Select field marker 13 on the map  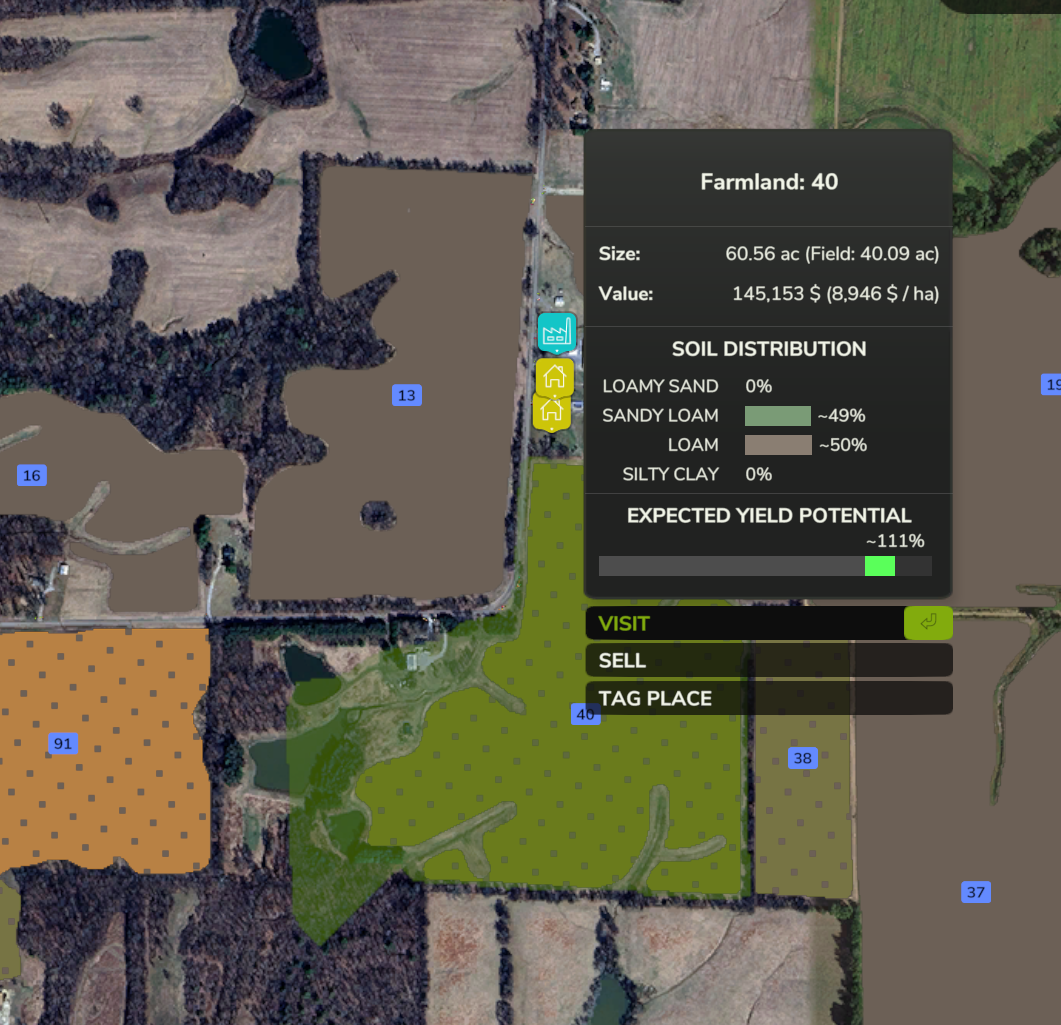[x=406, y=395]
